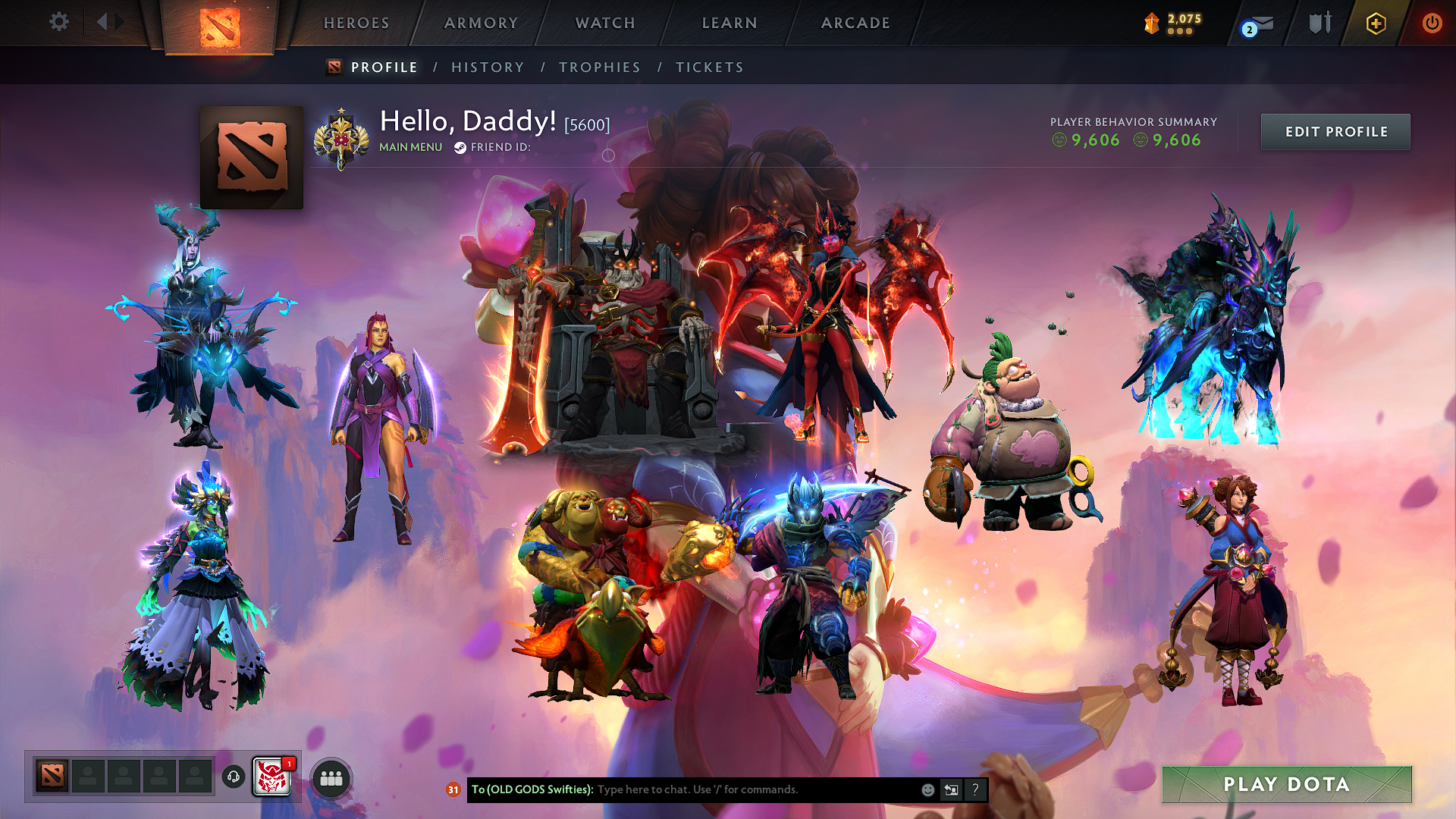The width and height of the screenshot is (1456, 819).
Task: Open the Dota Plus hexagon icon
Action: [1374, 23]
